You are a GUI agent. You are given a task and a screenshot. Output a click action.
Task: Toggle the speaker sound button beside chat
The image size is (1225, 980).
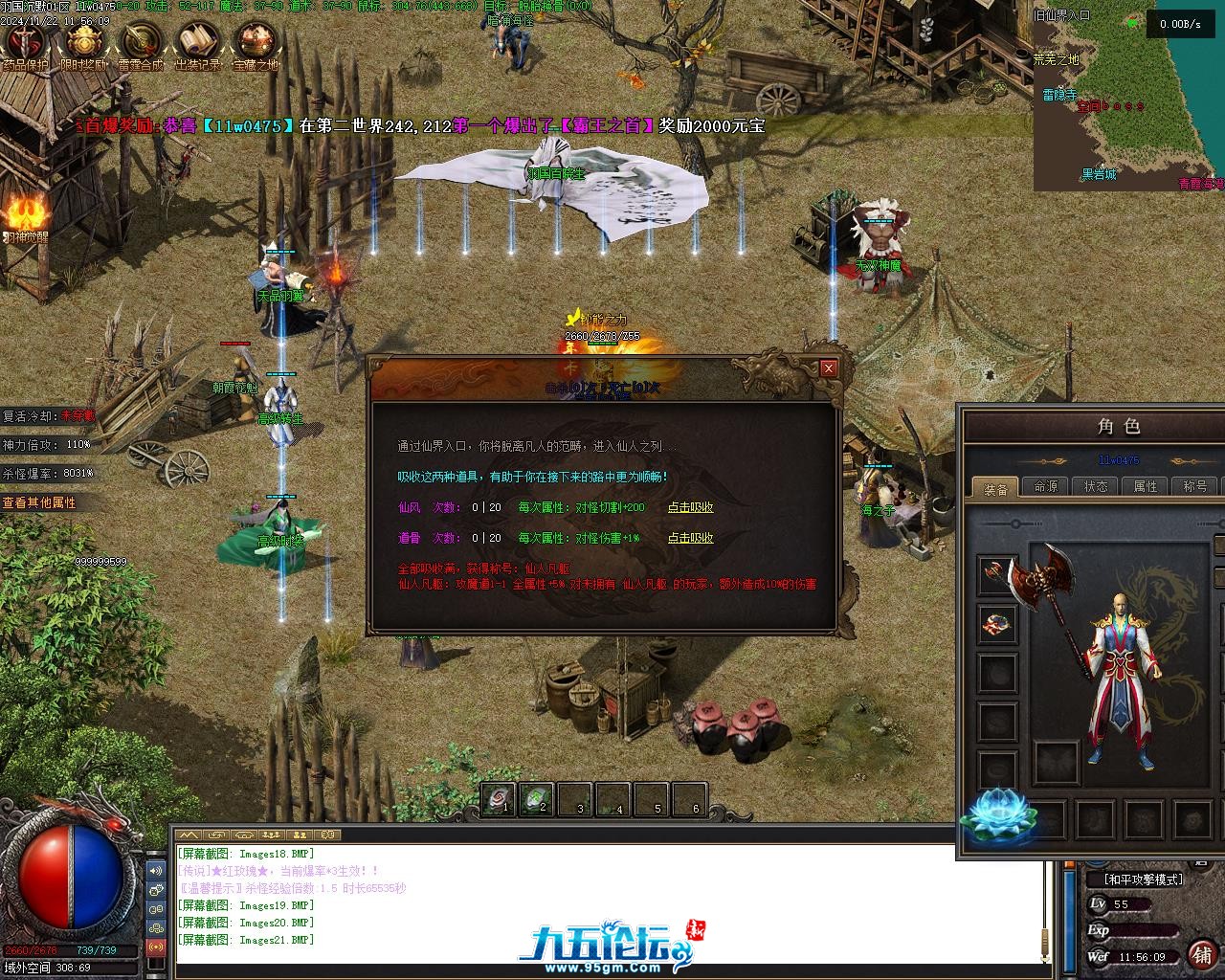pos(155,871)
